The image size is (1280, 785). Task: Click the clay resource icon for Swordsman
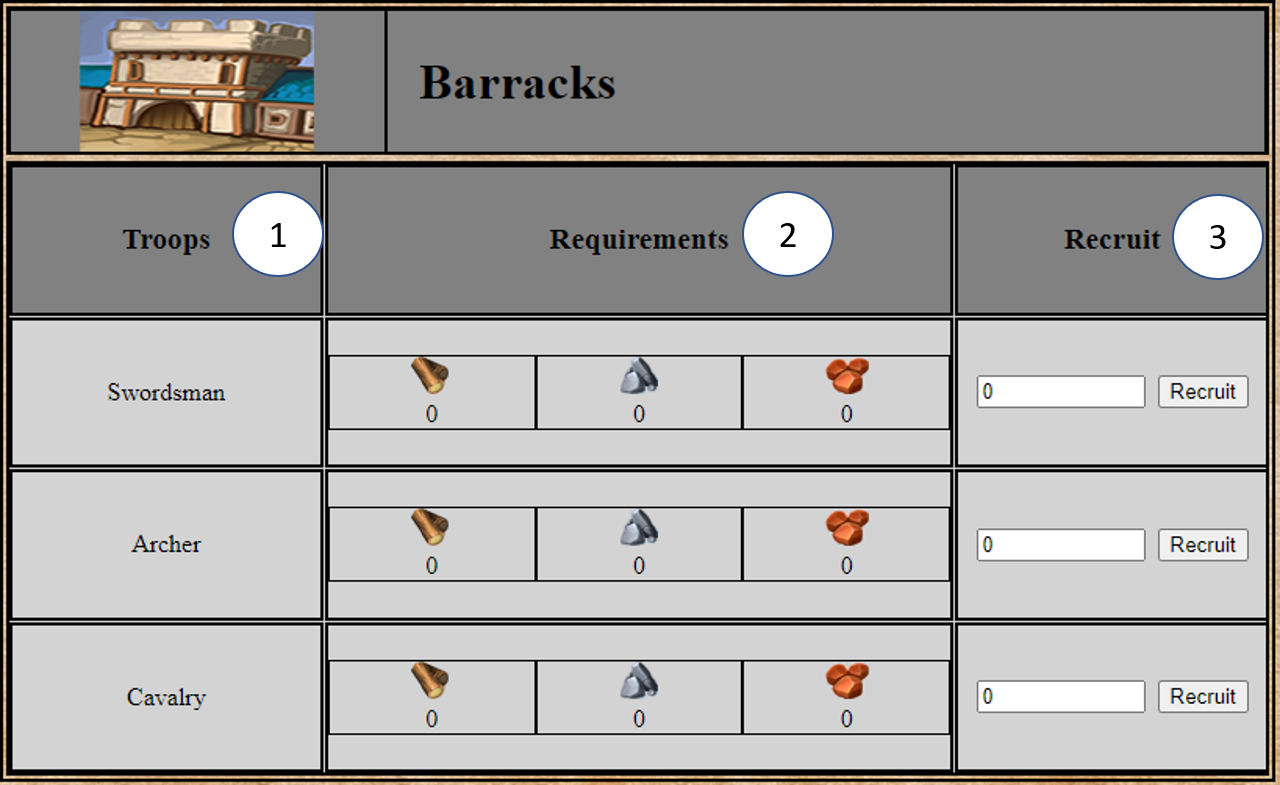[x=845, y=377]
